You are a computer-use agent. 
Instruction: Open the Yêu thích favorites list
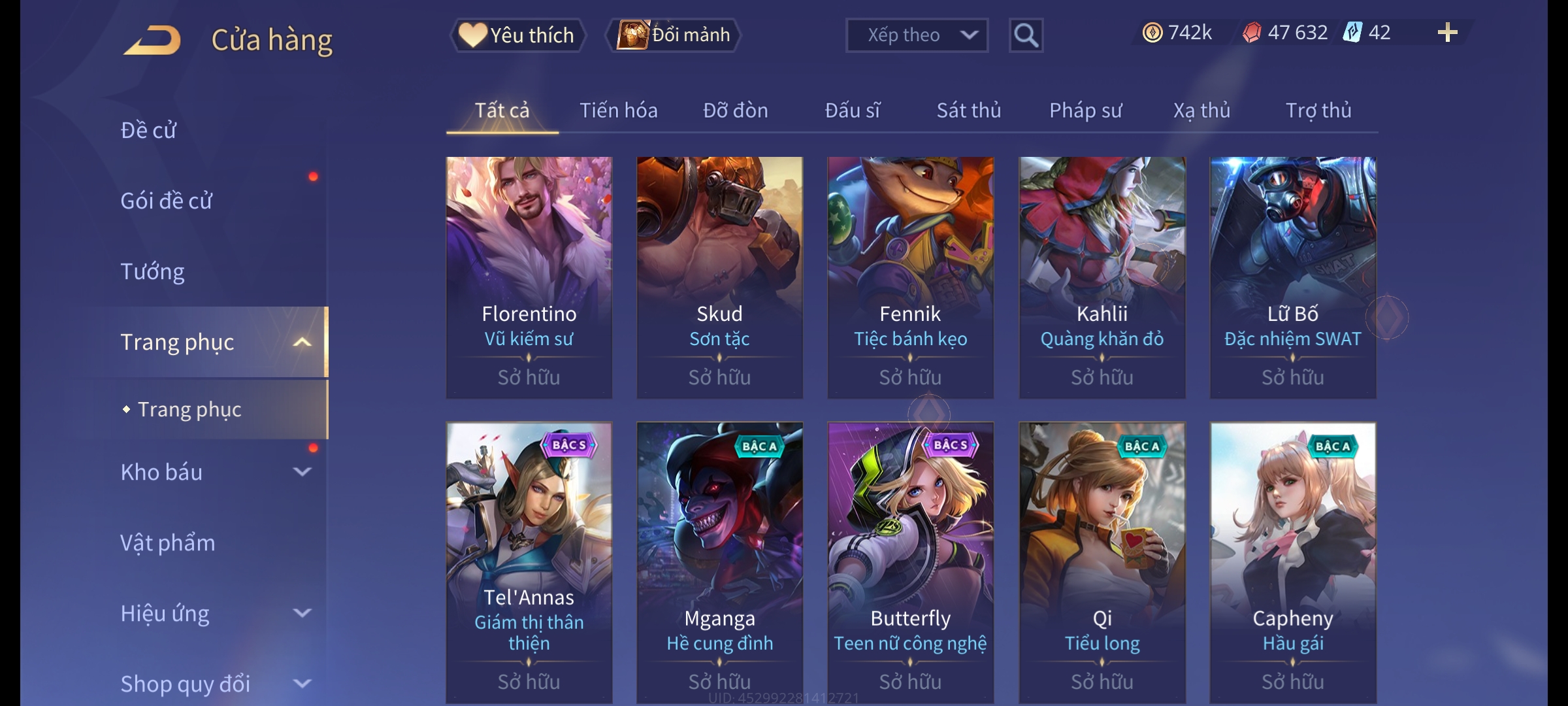[x=517, y=35]
